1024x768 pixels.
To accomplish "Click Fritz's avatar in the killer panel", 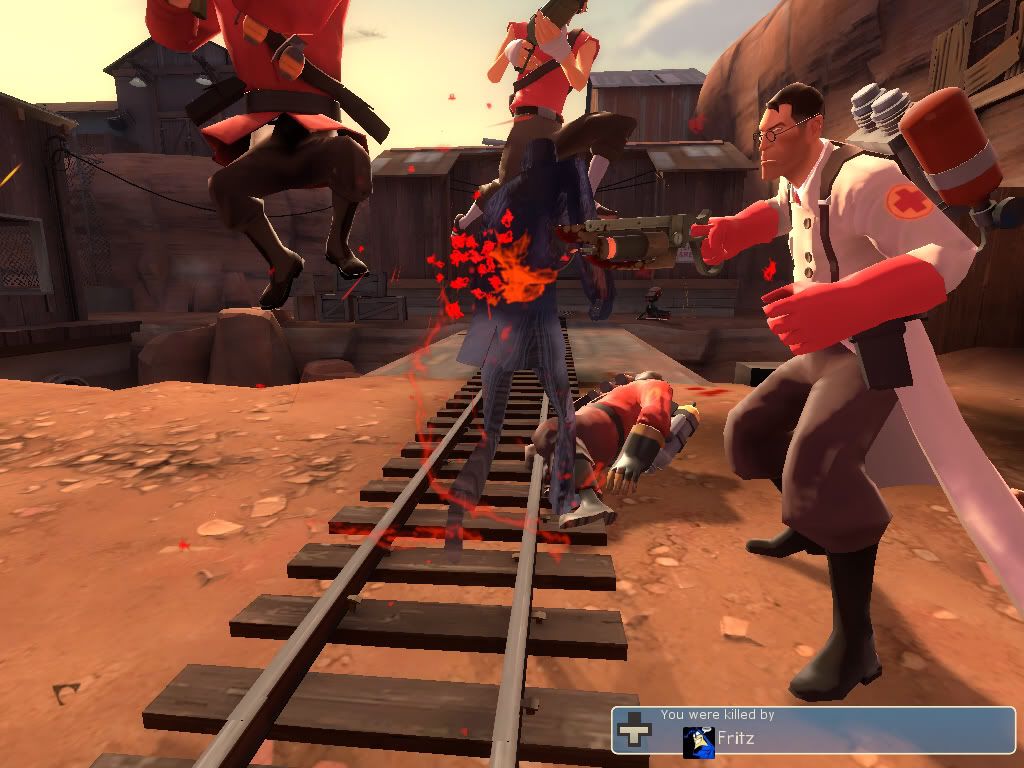I will (x=698, y=741).
